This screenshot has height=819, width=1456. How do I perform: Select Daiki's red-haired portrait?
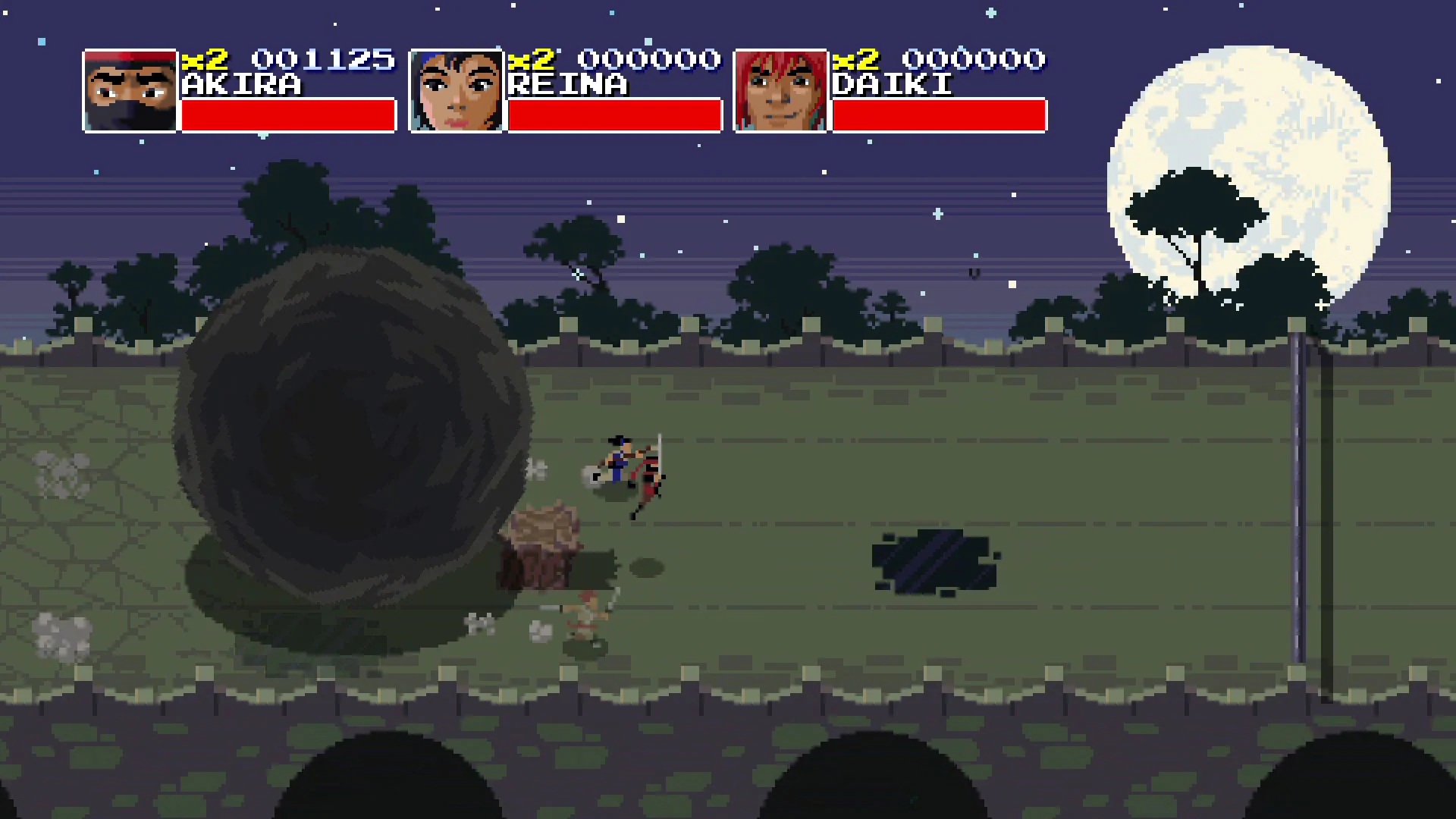pos(780,90)
